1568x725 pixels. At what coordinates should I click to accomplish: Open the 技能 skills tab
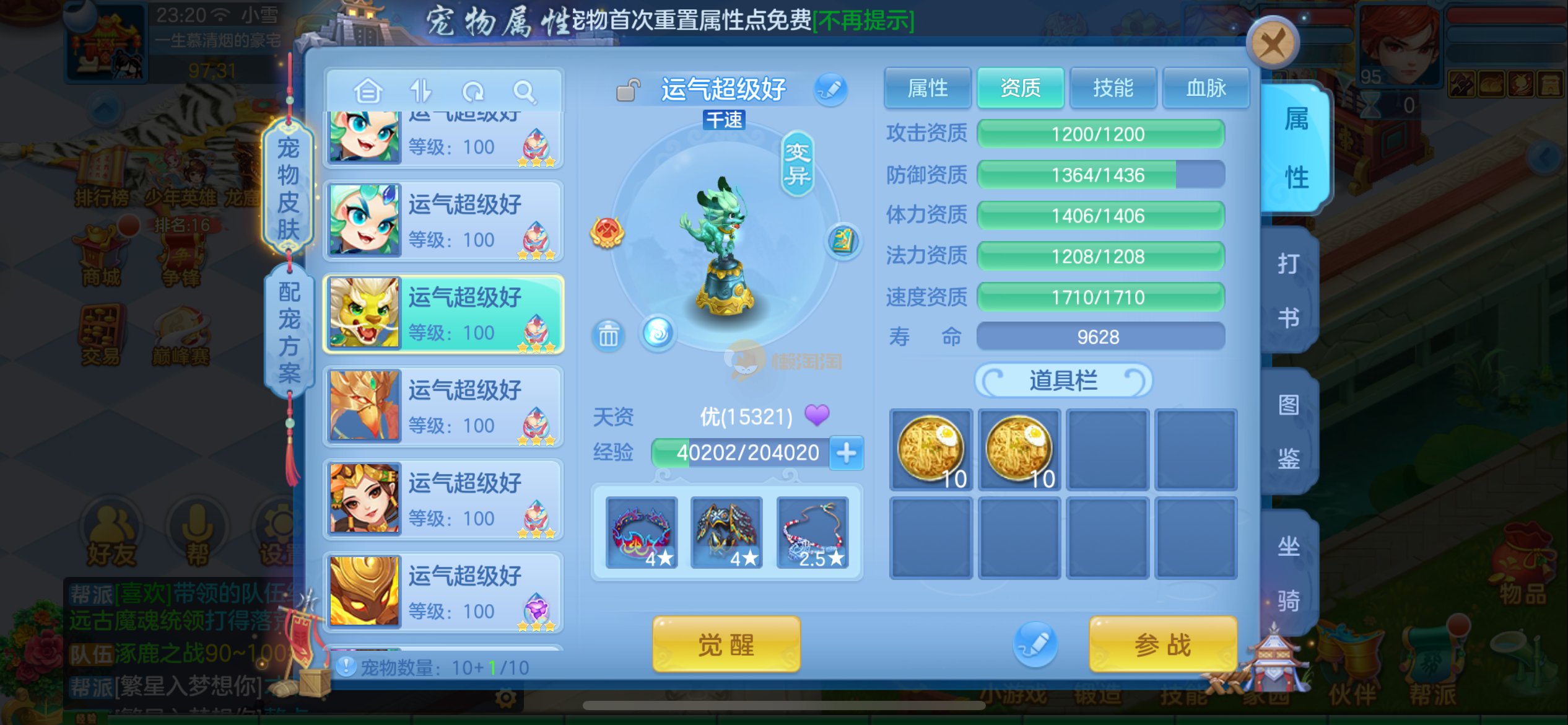point(1113,89)
